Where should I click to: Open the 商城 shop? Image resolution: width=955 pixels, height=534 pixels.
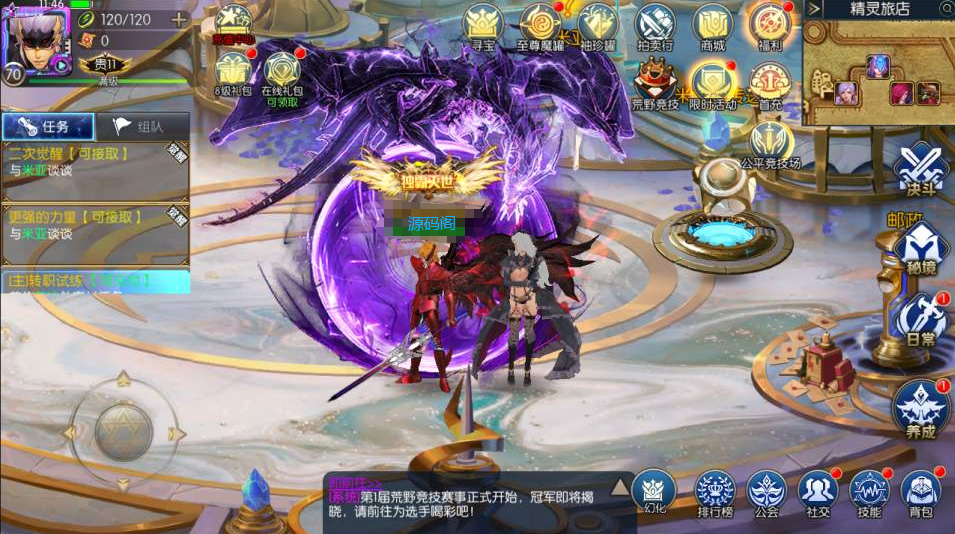(x=713, y=25)
